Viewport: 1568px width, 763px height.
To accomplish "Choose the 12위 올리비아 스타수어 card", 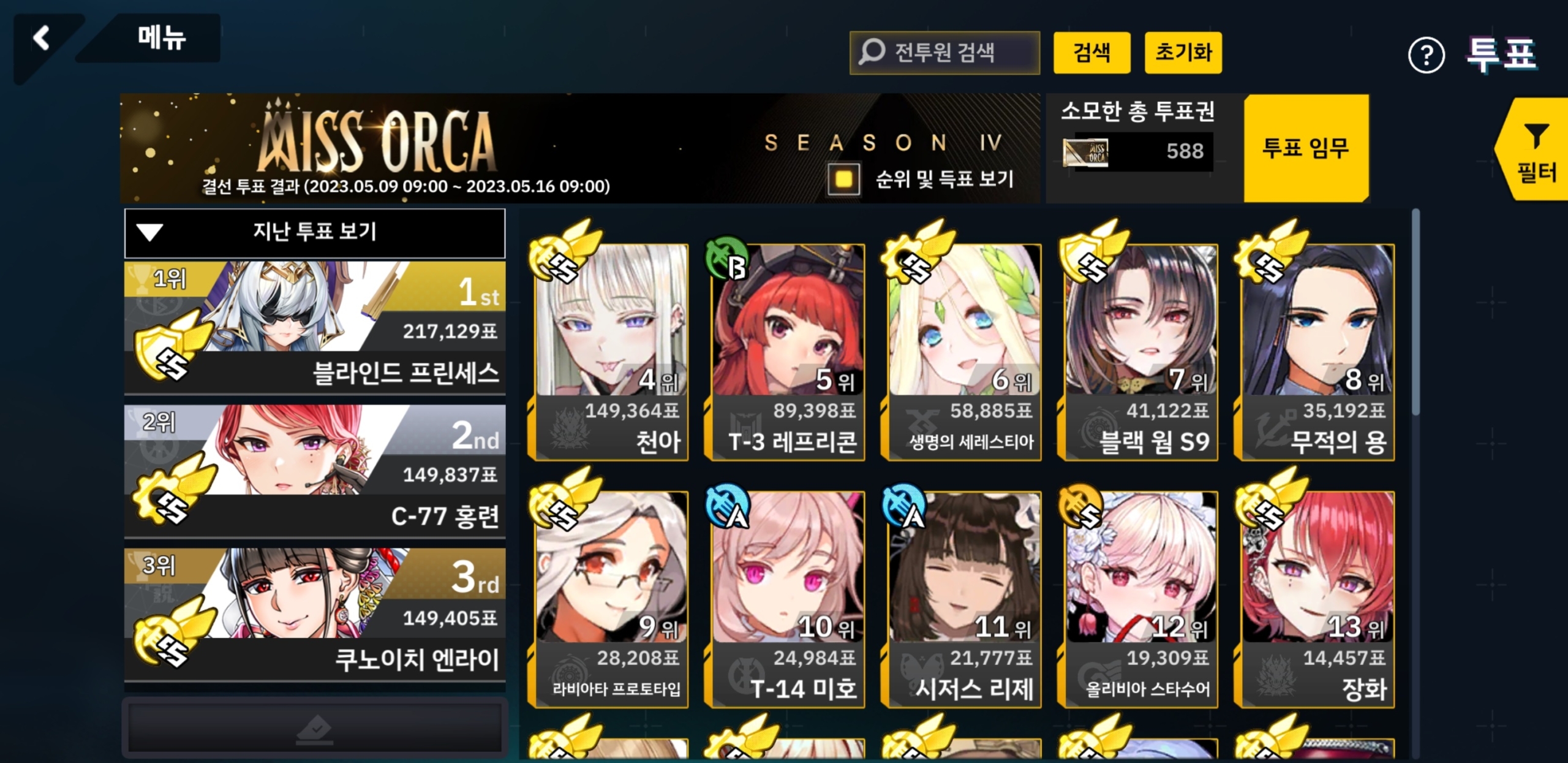I will [1140, 599].
